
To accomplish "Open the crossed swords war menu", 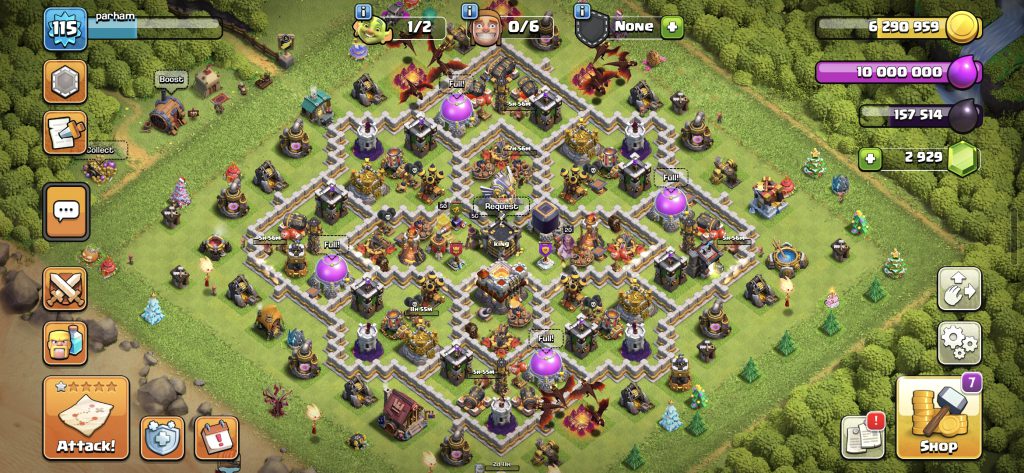I will 65,289.
